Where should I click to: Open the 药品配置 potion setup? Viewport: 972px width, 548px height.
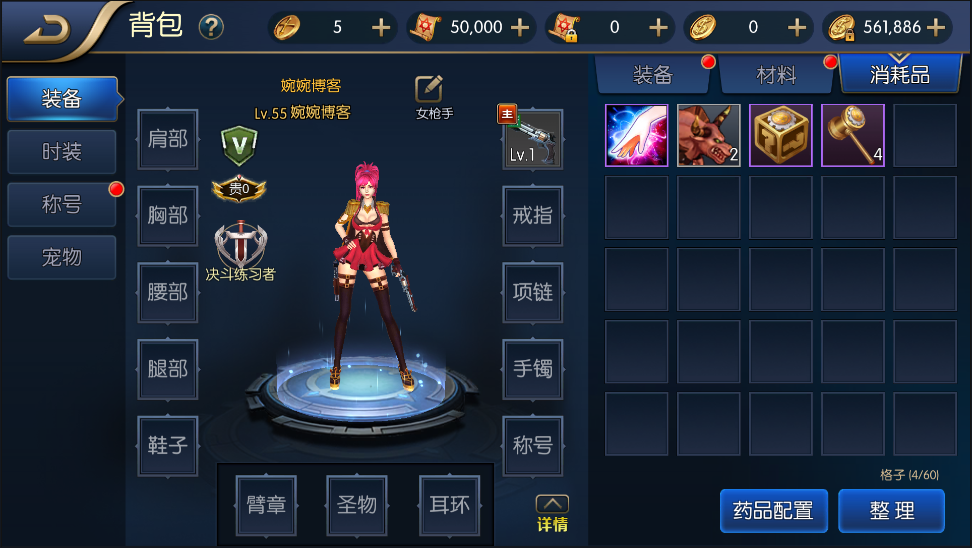773,511
